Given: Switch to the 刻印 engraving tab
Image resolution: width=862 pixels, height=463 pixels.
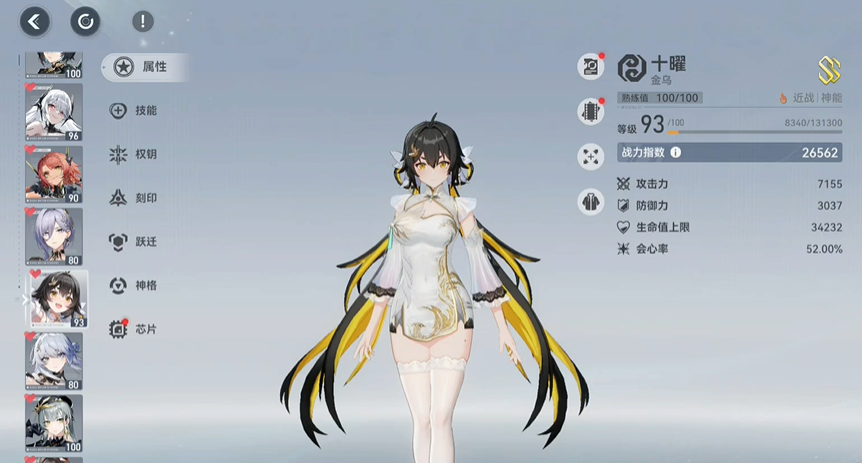Looking at the screenshot, I should pyautogui.click(x=134, y=198).
